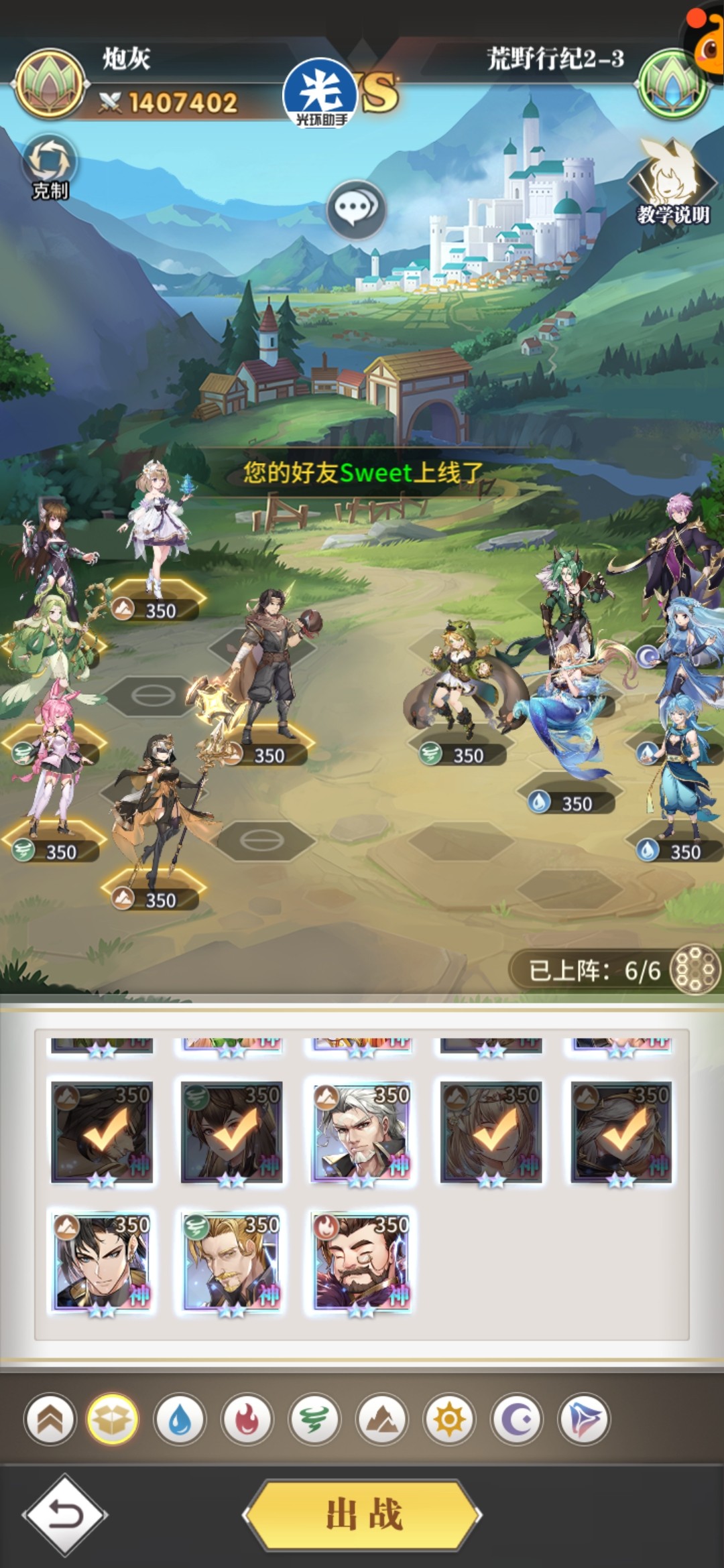Choose the black-haired earth hero card

click(x=102, y=1262)
